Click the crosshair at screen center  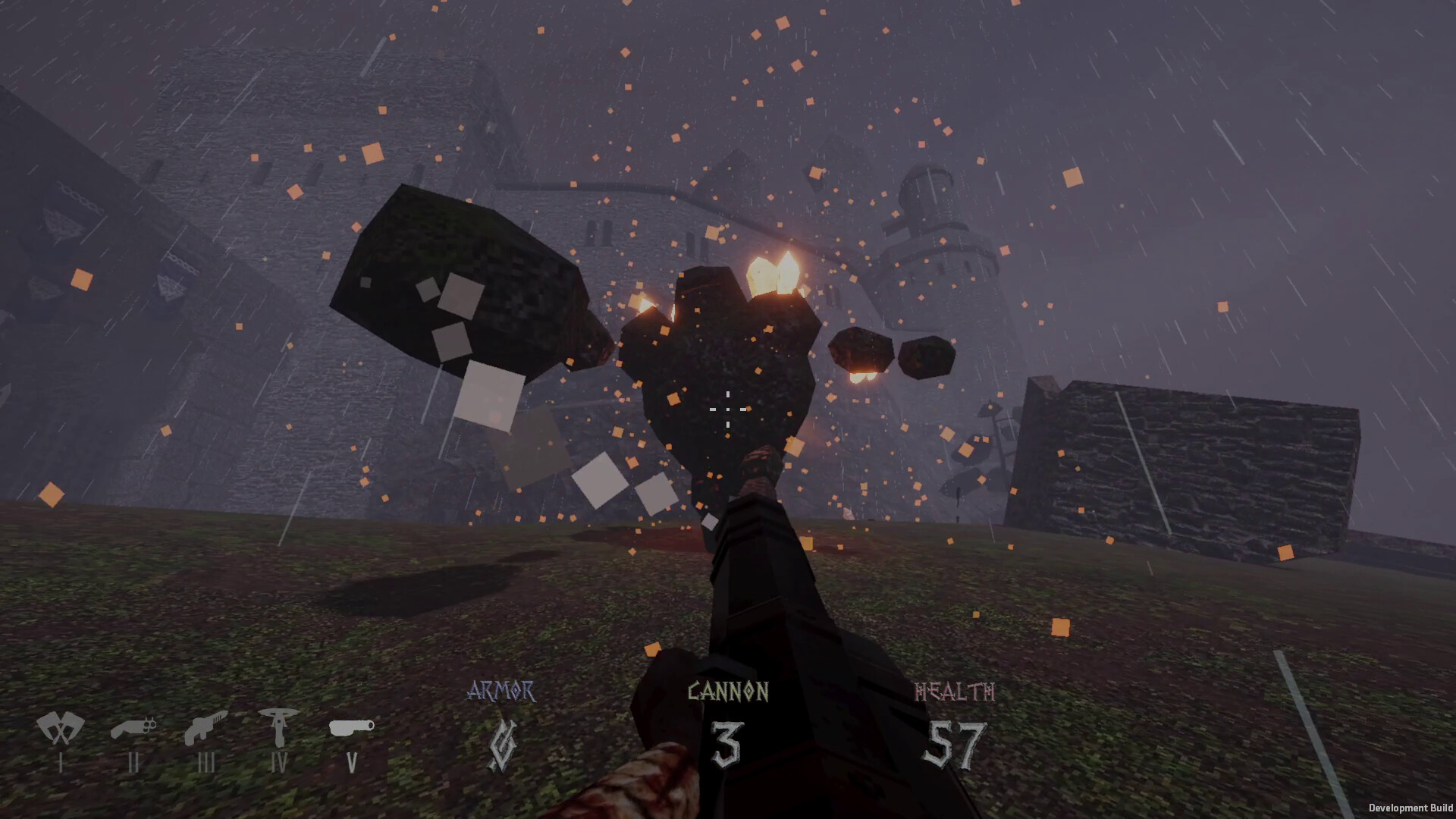point(729,409)
